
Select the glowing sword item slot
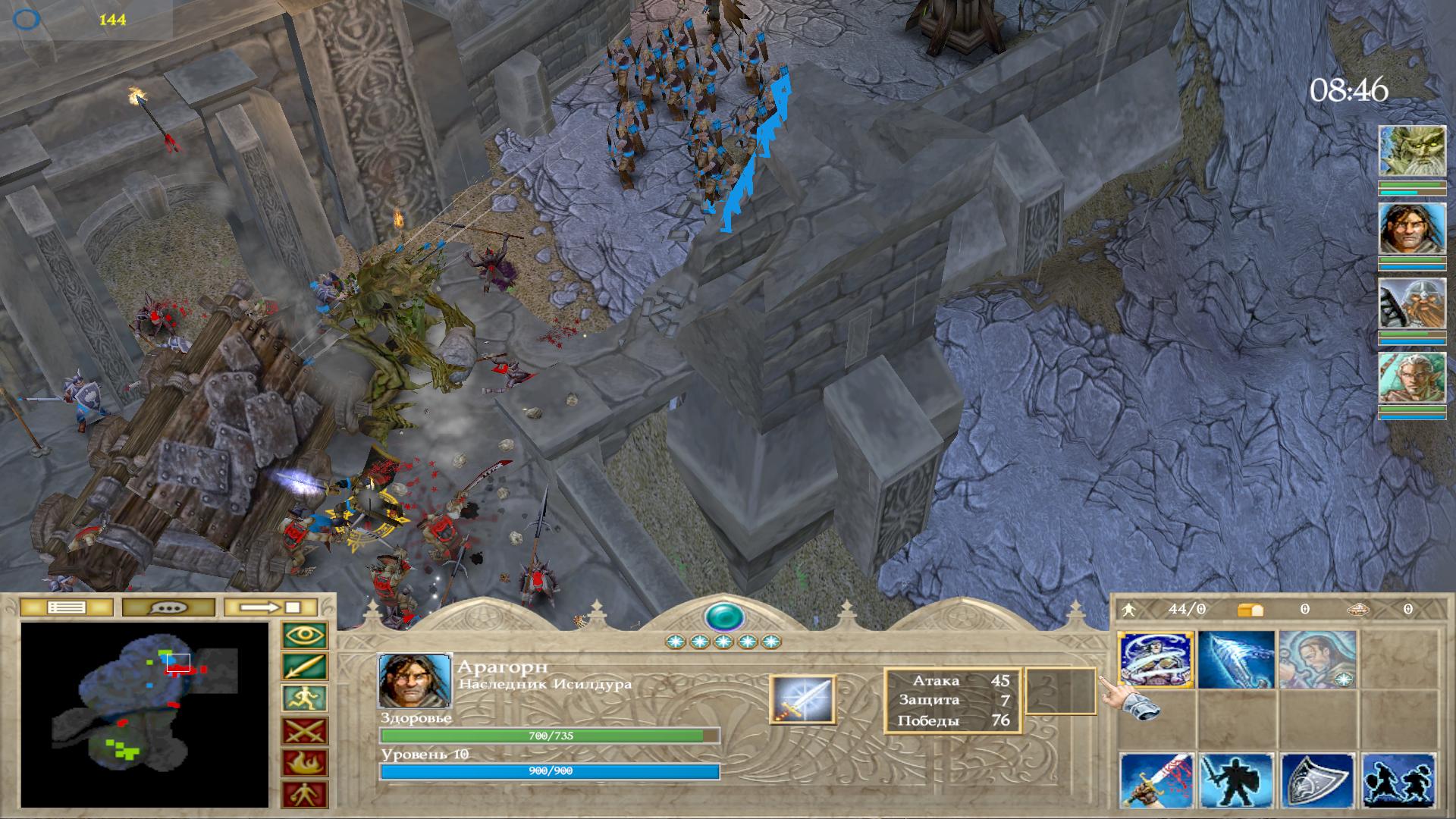pos(802,699)
